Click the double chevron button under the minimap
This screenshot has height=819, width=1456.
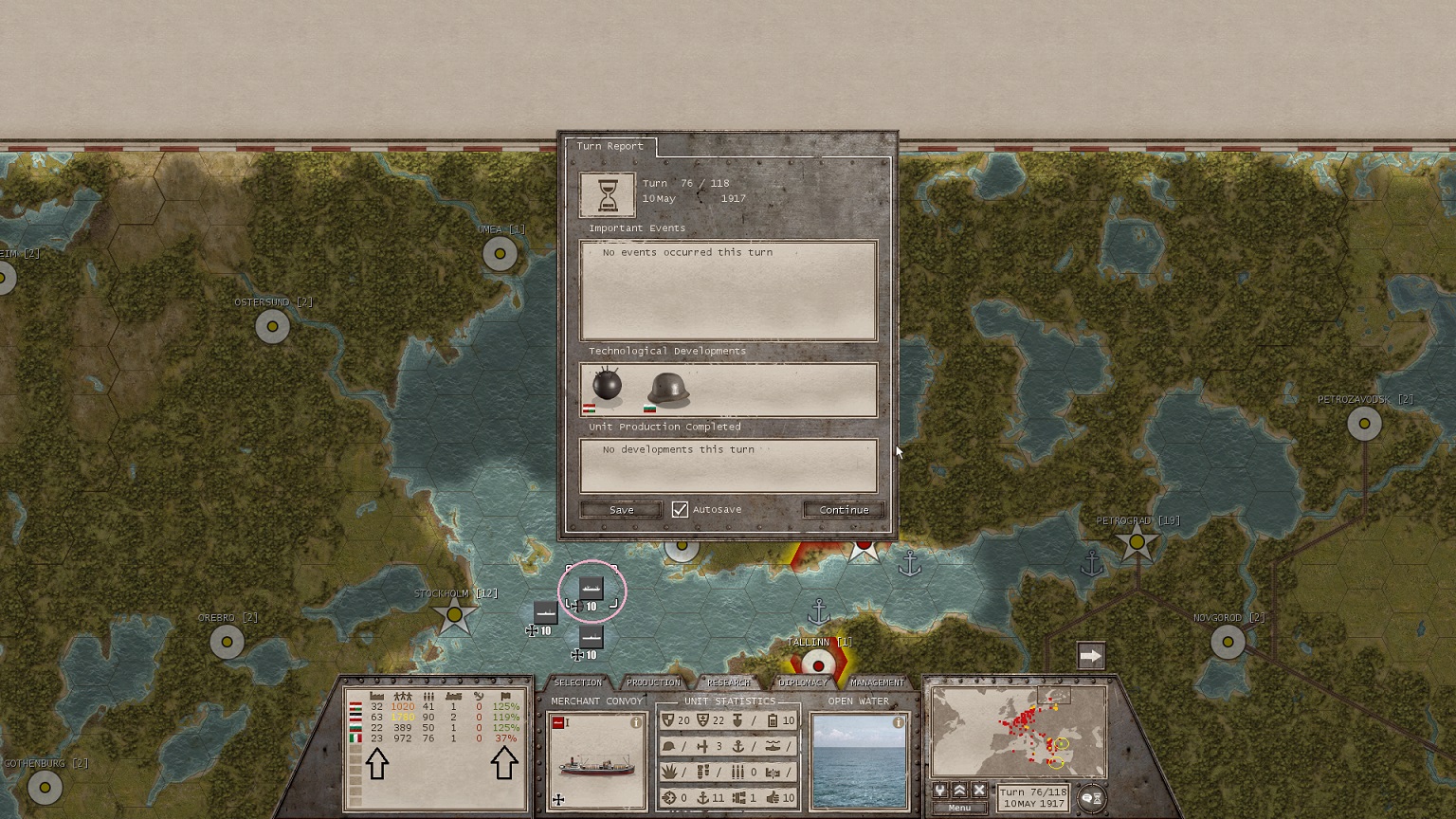tap(959, 791)
